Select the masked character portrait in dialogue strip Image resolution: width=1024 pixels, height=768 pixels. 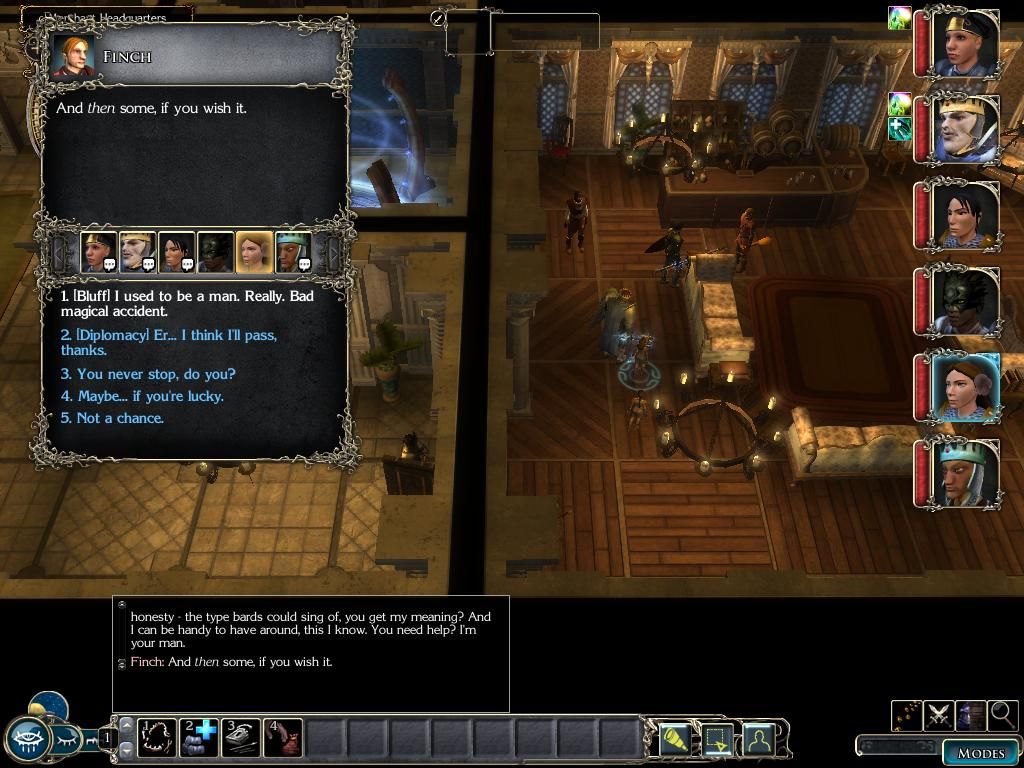[x=215, y=253]
